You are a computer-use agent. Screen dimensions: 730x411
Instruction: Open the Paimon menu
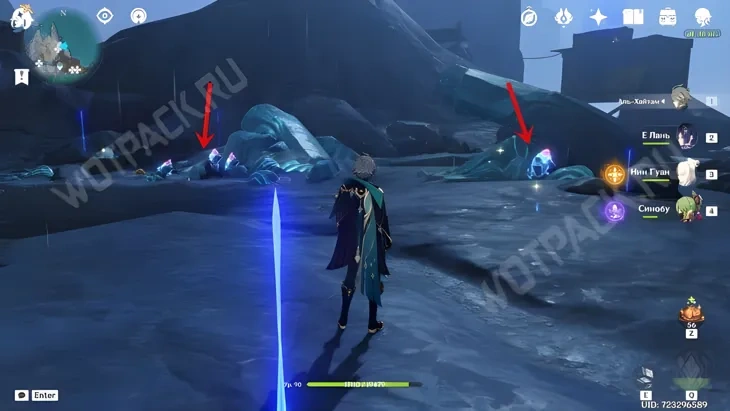(20, 17)
